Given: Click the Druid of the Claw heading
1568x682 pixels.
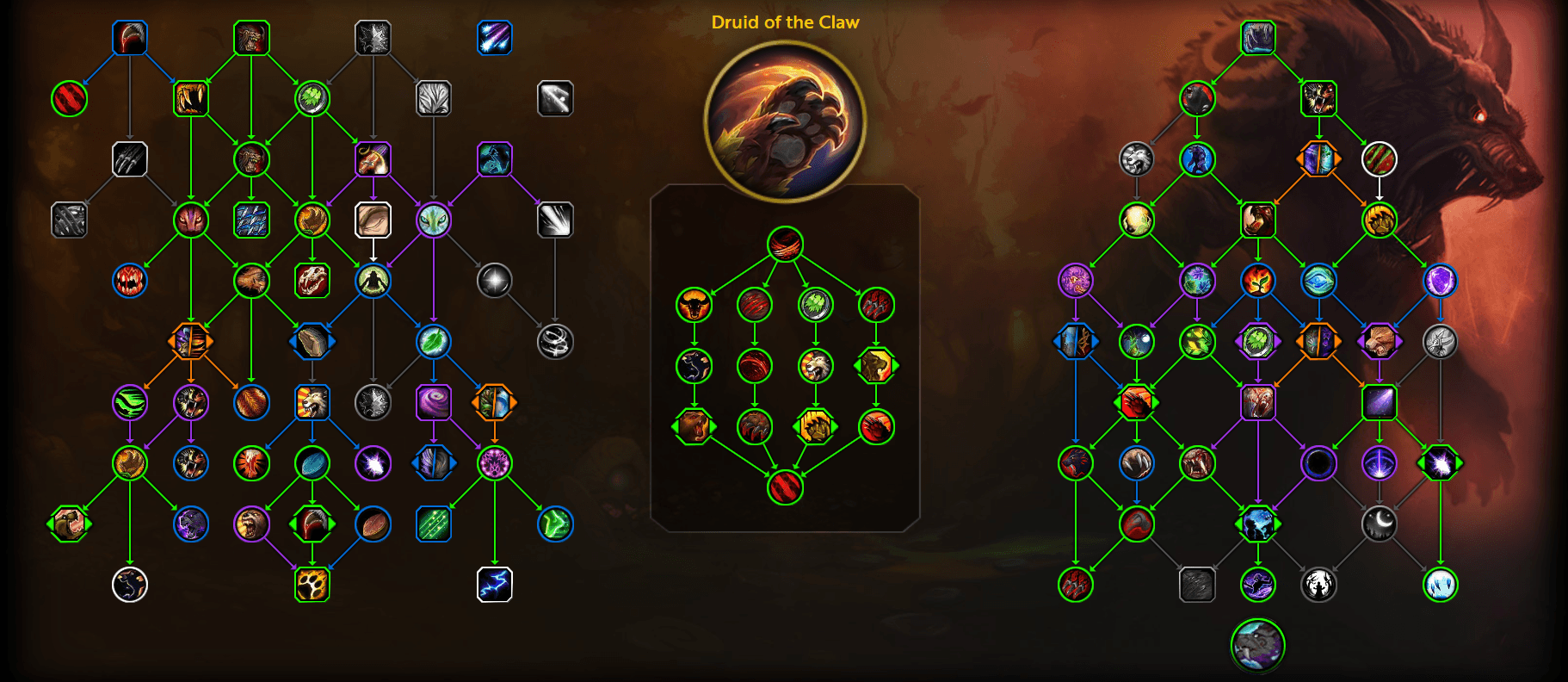Looking at the screenshot, I should click(x=784, y=22).
